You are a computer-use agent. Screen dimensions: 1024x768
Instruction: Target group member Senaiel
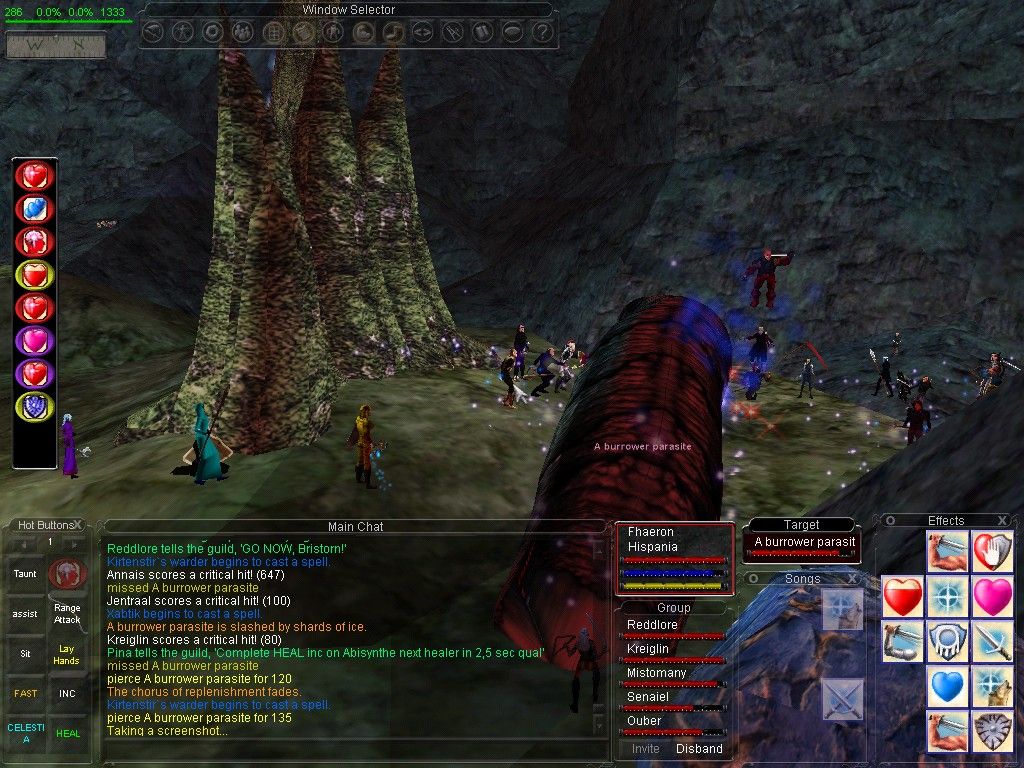click(650, 697)
